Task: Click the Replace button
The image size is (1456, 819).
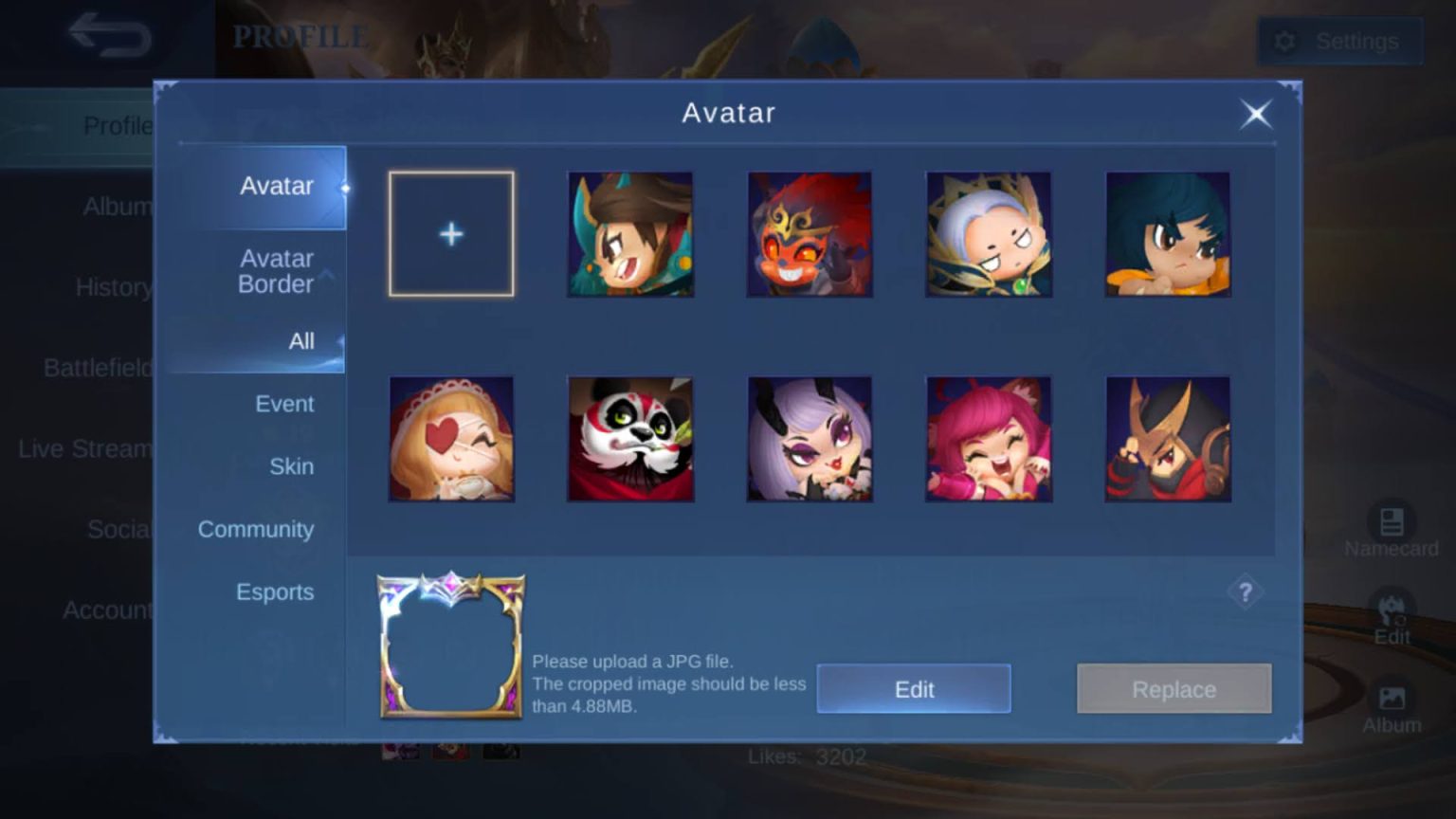Action: [1174, 689]
